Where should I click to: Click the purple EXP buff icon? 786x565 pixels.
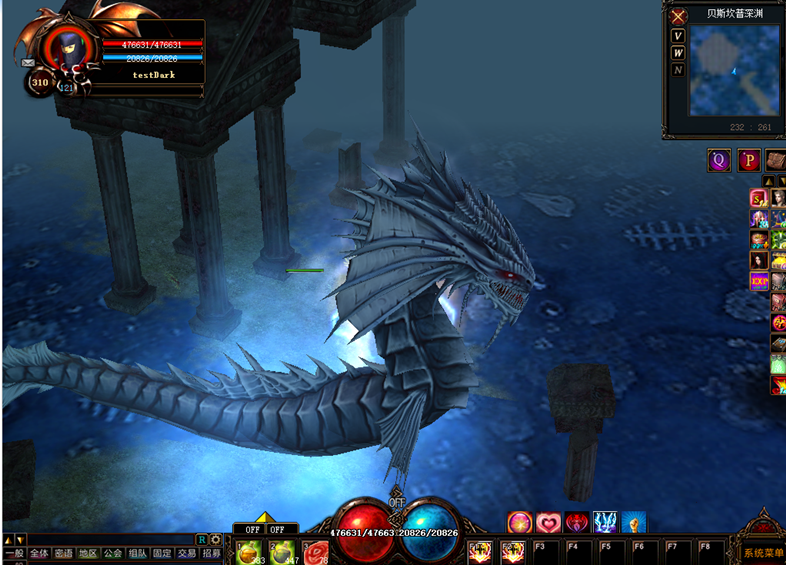pyautogui.click(x=760, y=281)
